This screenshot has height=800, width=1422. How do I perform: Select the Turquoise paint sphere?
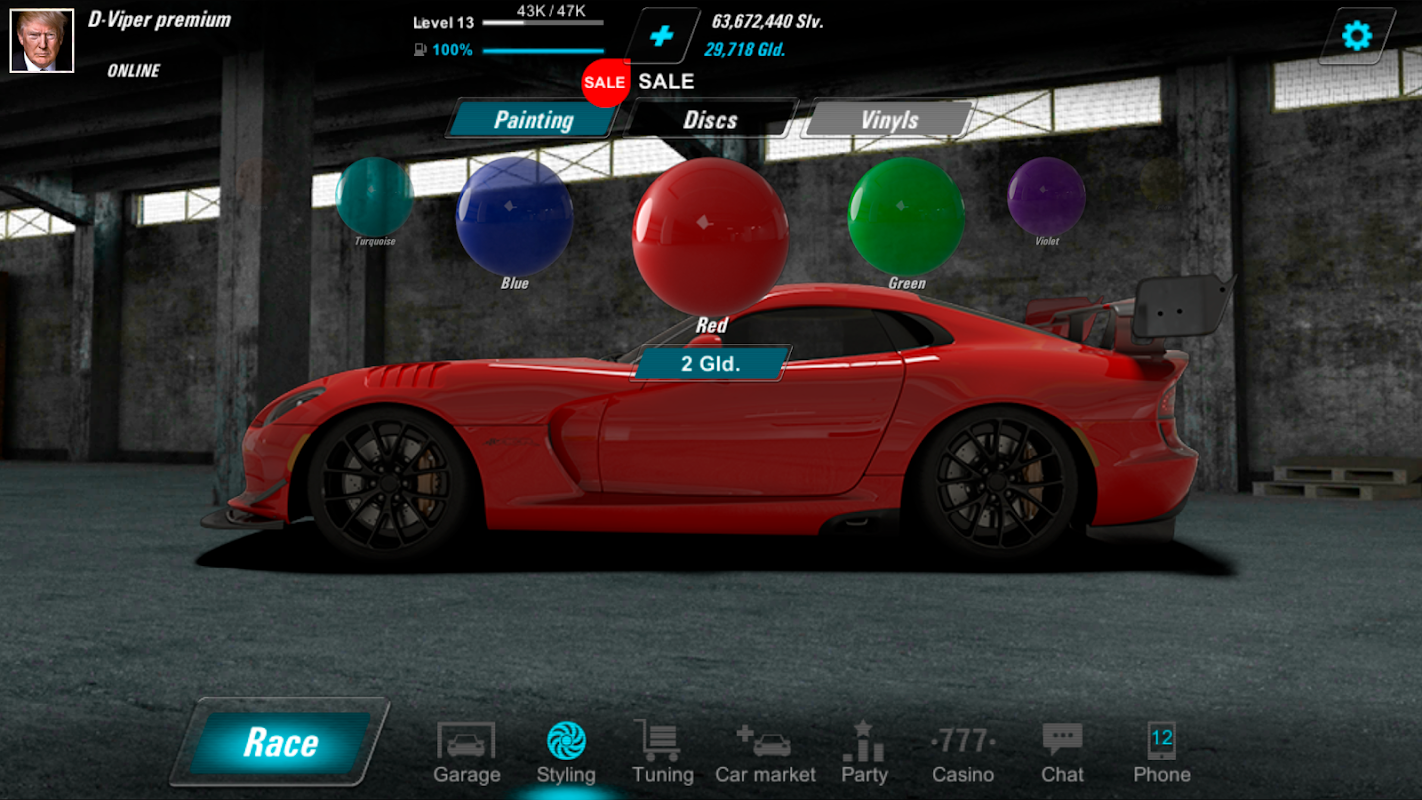[x=374, y=196]
